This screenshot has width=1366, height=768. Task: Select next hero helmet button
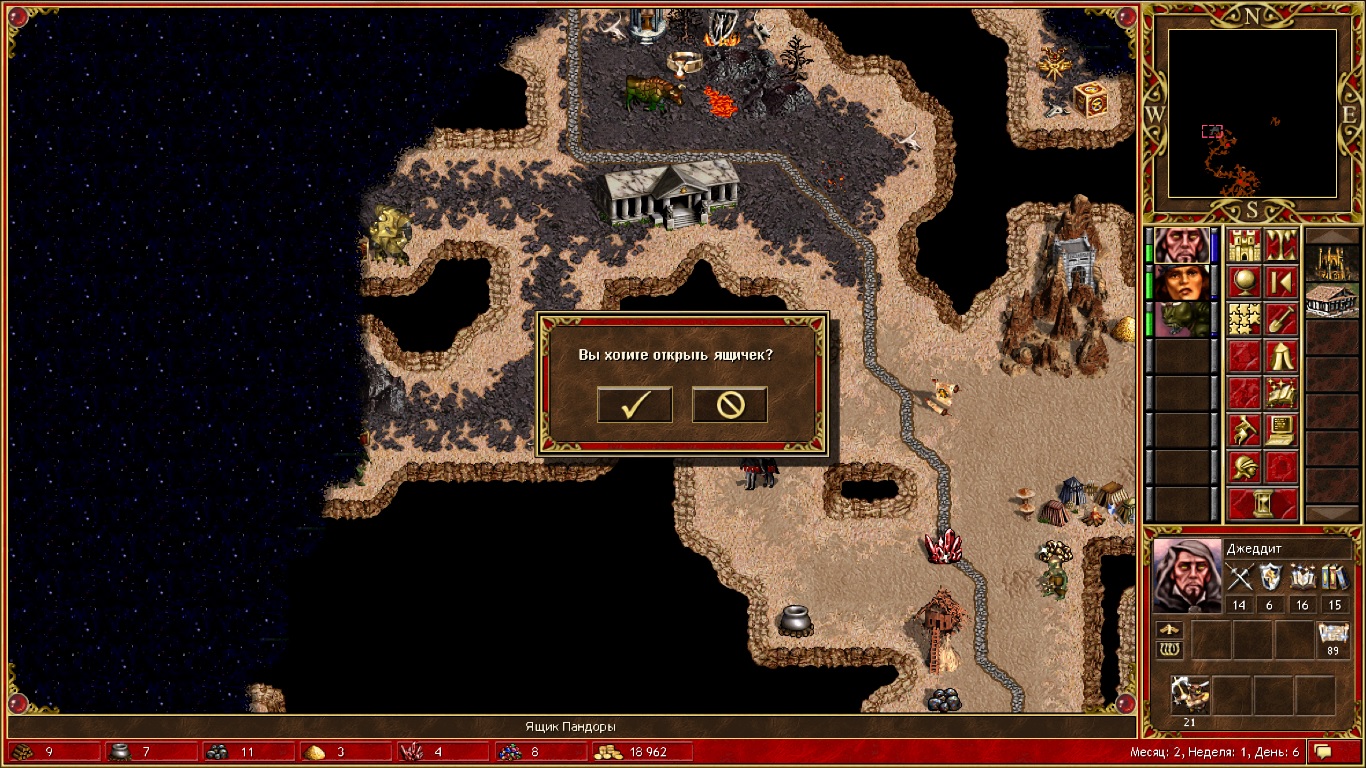(1244, 467)
